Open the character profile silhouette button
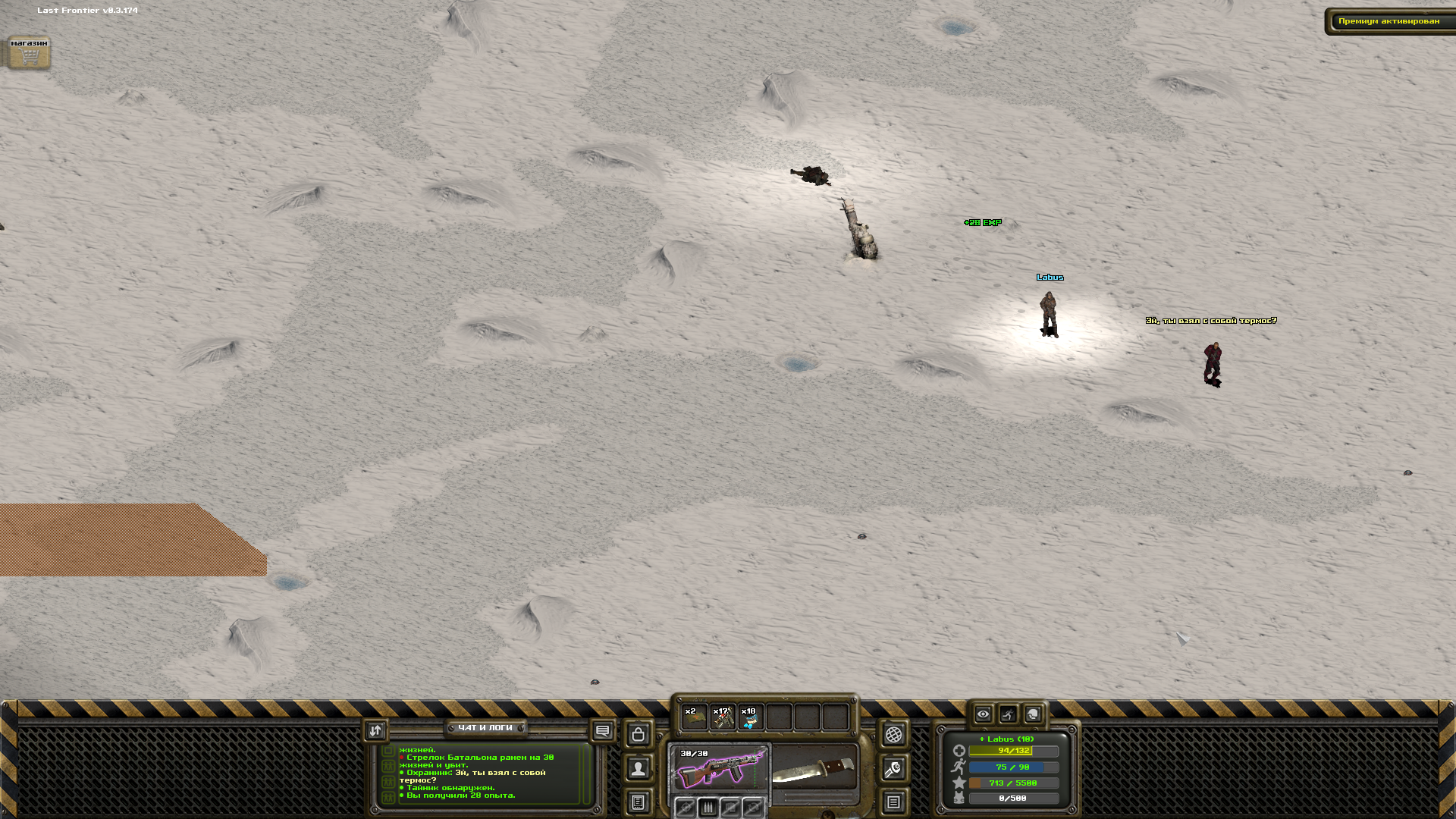Viewport: 1456px width, 819px height. pos(639,769)
